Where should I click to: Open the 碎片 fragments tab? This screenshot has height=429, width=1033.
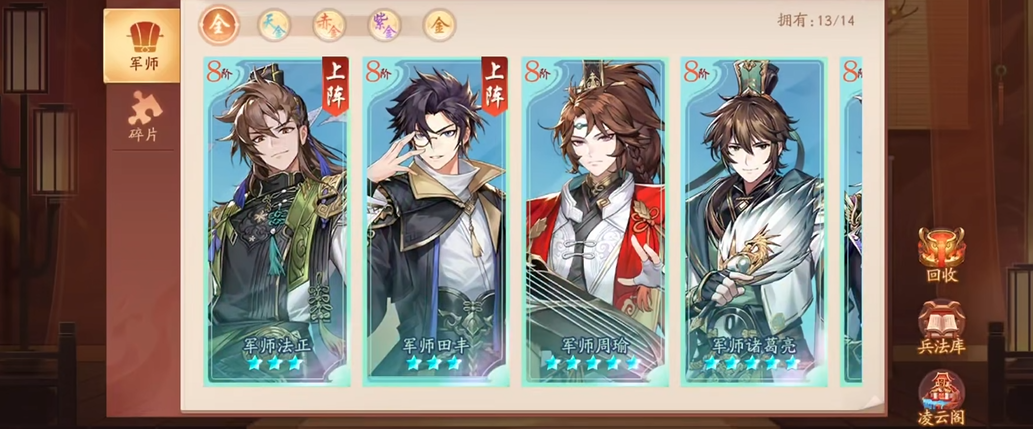(142, 117)
